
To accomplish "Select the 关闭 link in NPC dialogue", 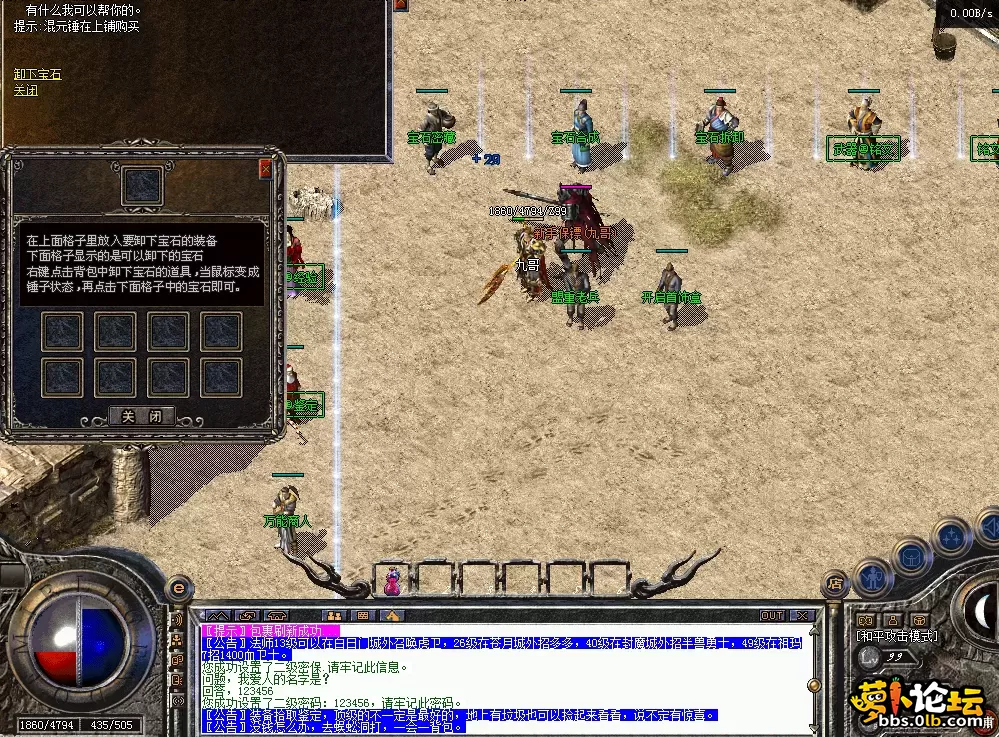I will click(x=26, y=90).
